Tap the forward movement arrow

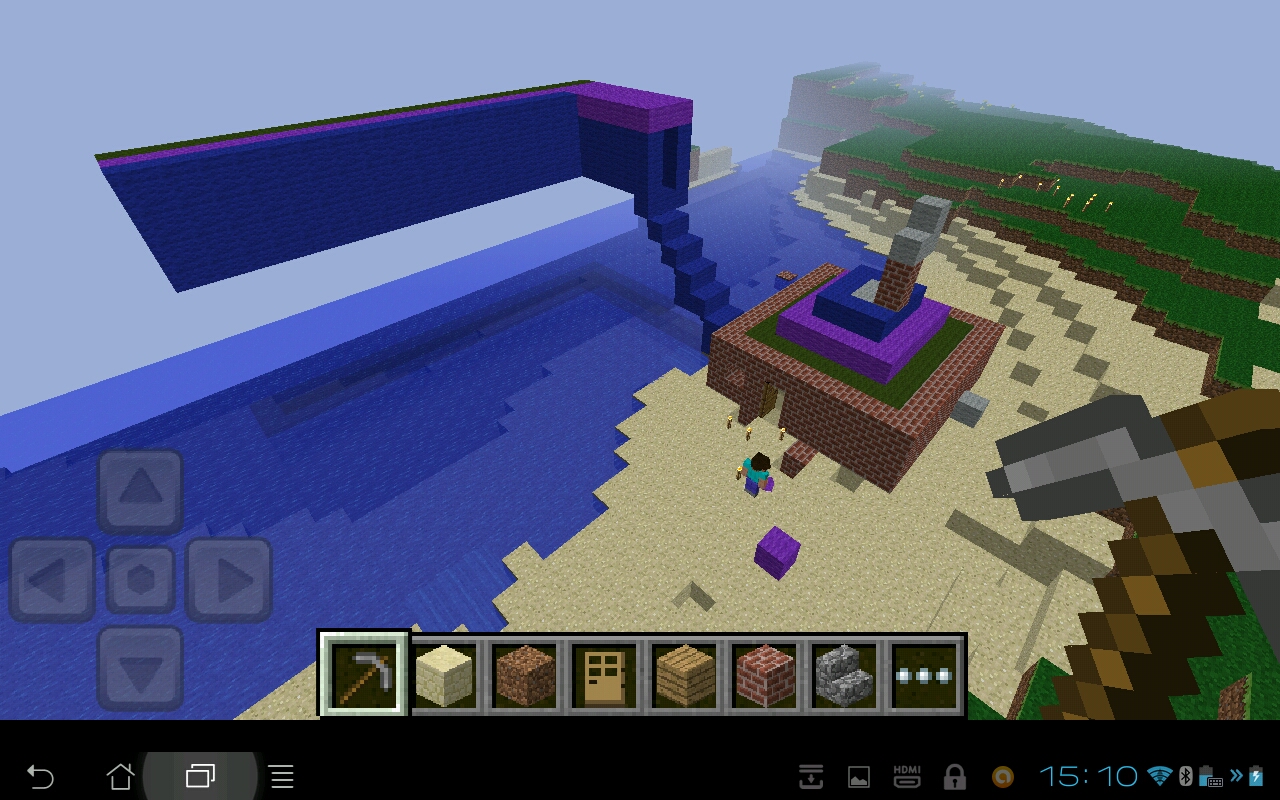click(140, 491)
